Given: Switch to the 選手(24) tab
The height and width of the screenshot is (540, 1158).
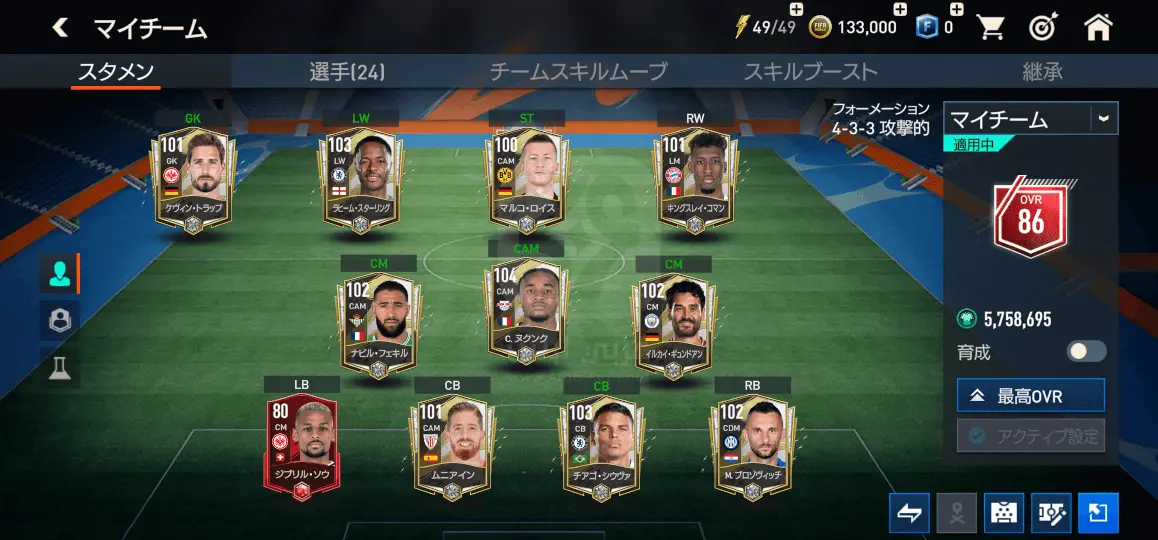Looking at the screenshot, I should tap(347, 72).
